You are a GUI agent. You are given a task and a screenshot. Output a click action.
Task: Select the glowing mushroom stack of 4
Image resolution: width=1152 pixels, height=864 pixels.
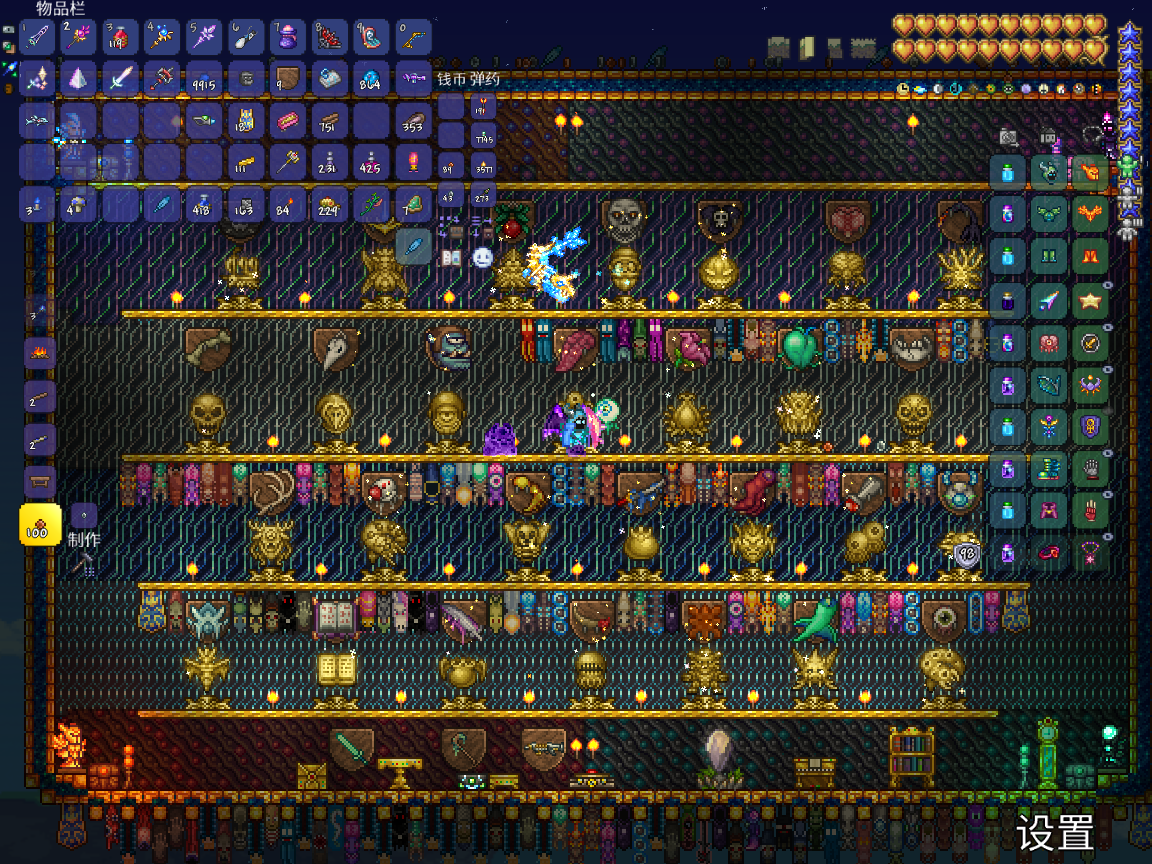[80, 204]
